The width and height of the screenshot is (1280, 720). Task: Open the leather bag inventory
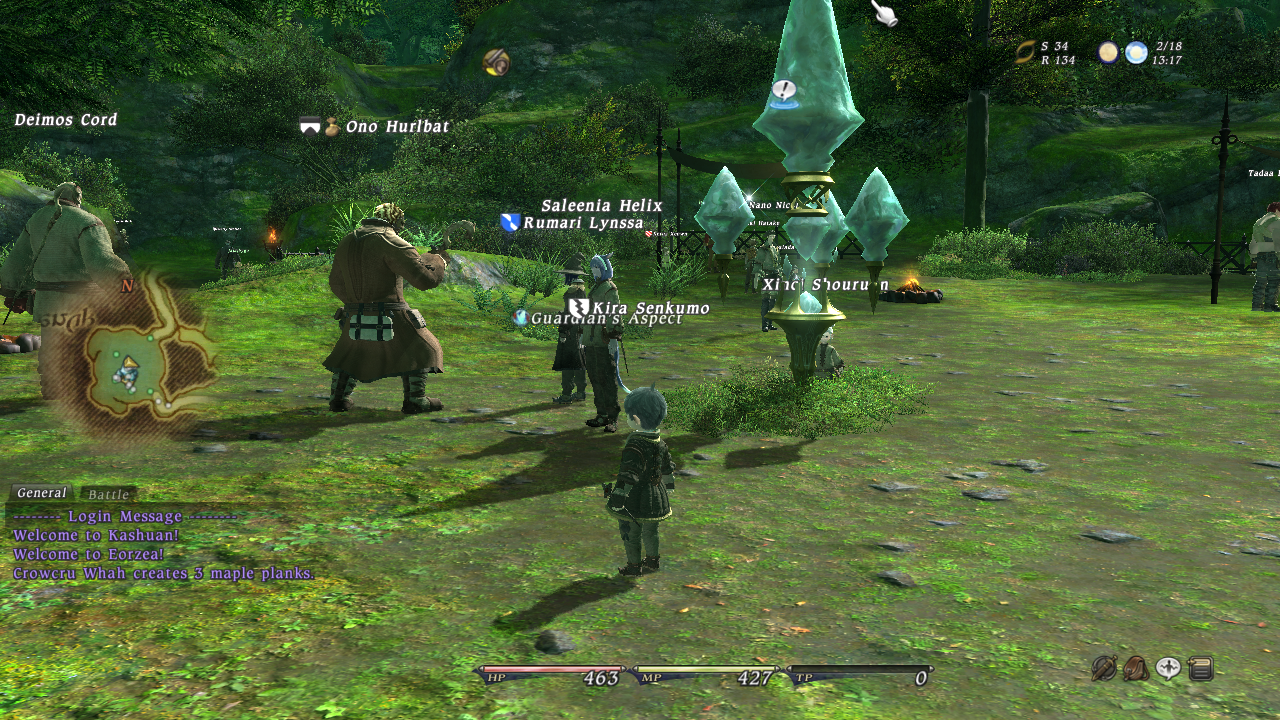(x=1136, y=668)
